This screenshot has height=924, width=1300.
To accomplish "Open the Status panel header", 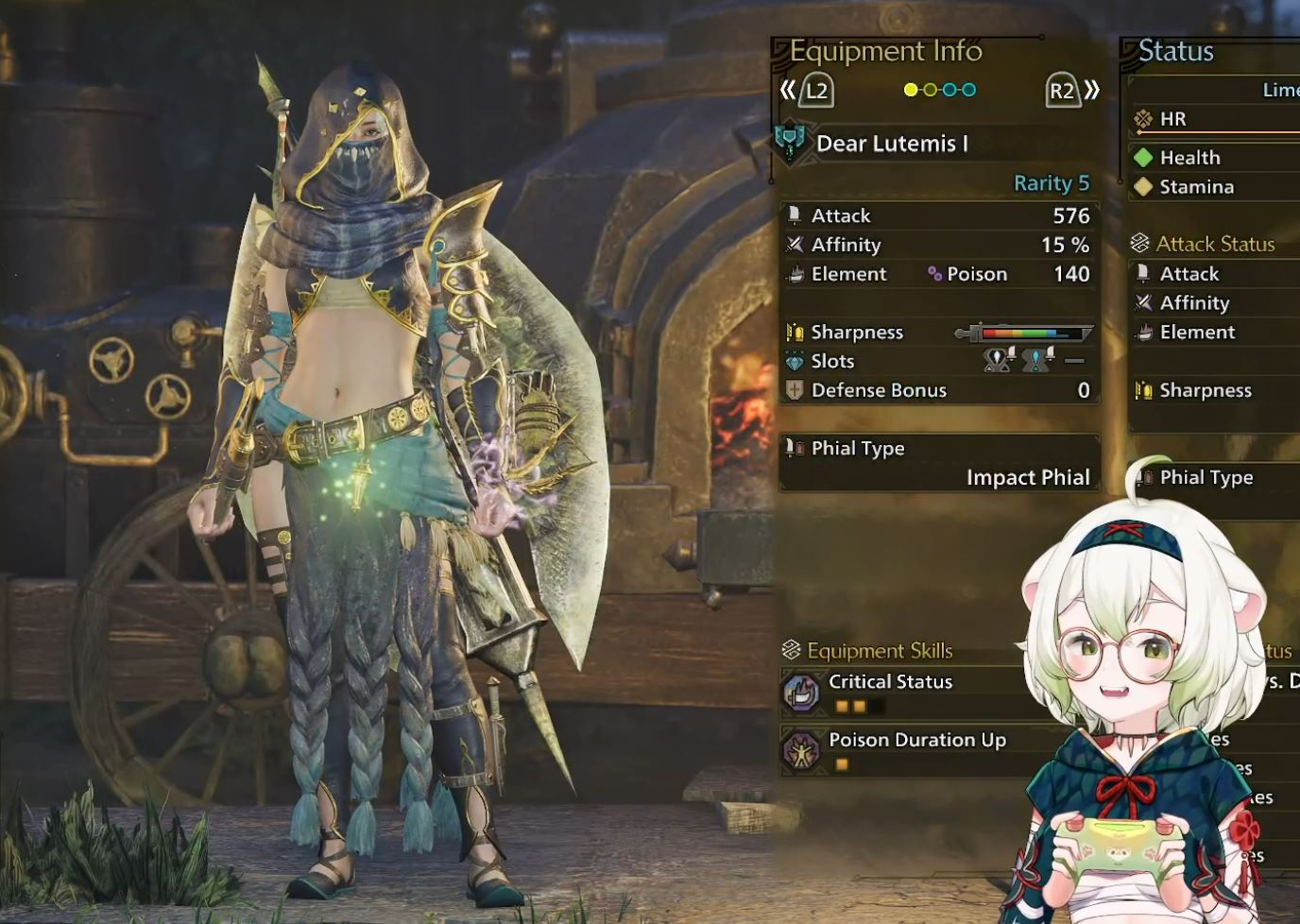I will 1176,51.
